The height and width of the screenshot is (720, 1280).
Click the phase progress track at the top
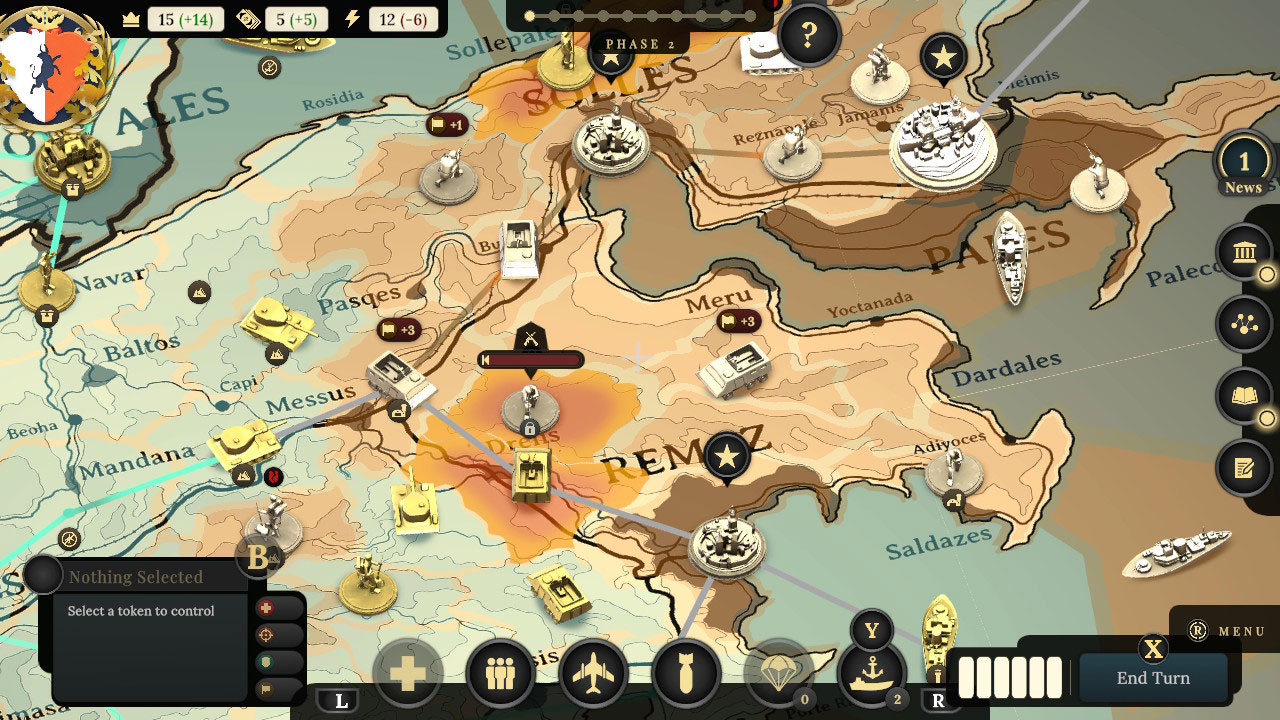[640, 14]
